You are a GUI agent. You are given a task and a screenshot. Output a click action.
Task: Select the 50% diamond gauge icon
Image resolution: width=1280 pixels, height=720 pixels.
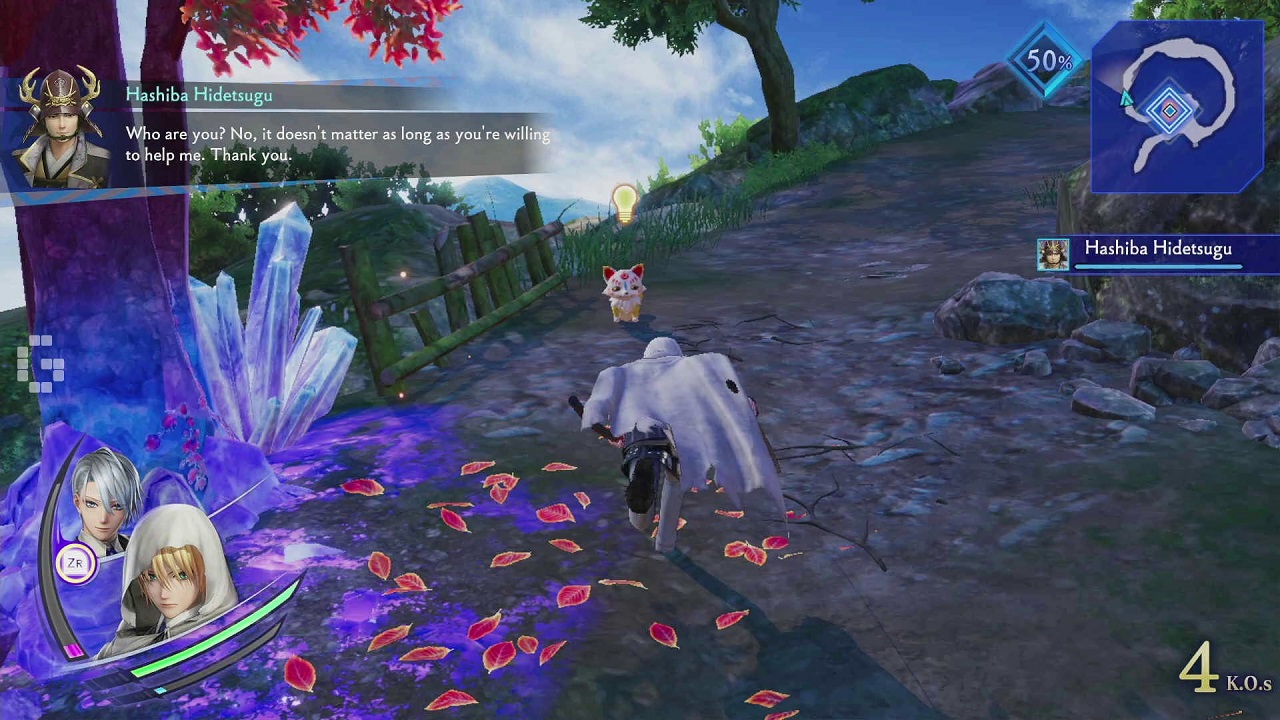coord(1046,61)
